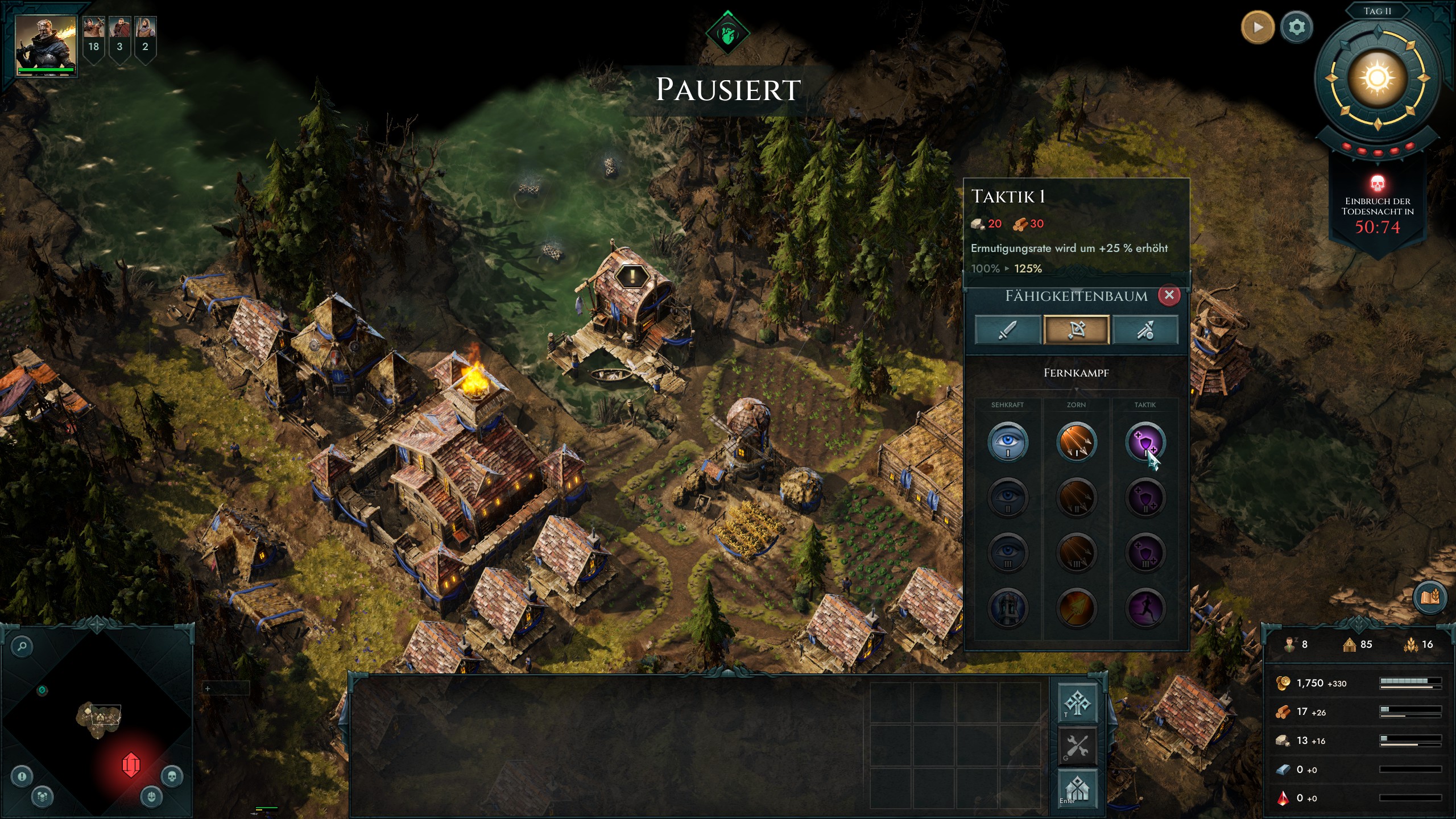
Task: Toggle the skull button beside the minimap
Action: (172, 776)
